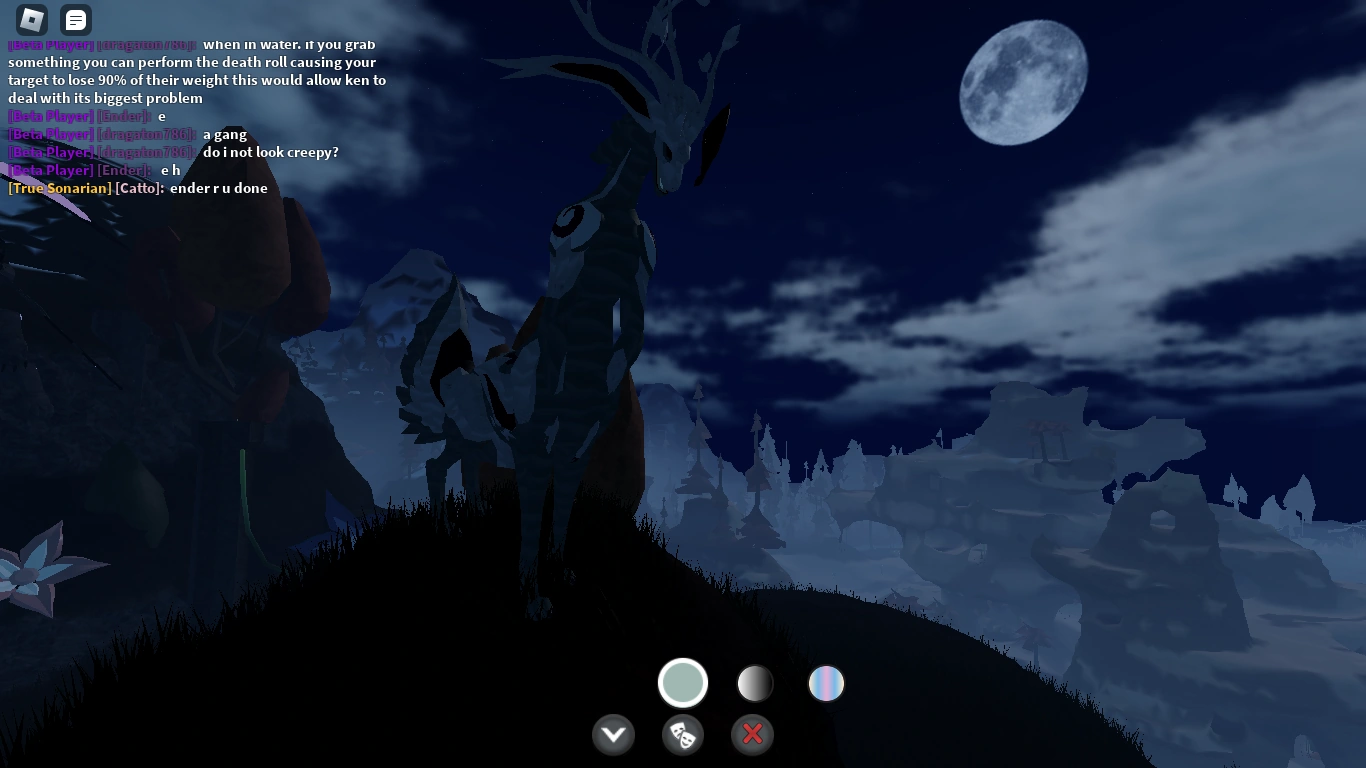Select the 'ender r u done' message
Image resolution: width=1366 pixels, height=768 pixels.
pos(222,188)
